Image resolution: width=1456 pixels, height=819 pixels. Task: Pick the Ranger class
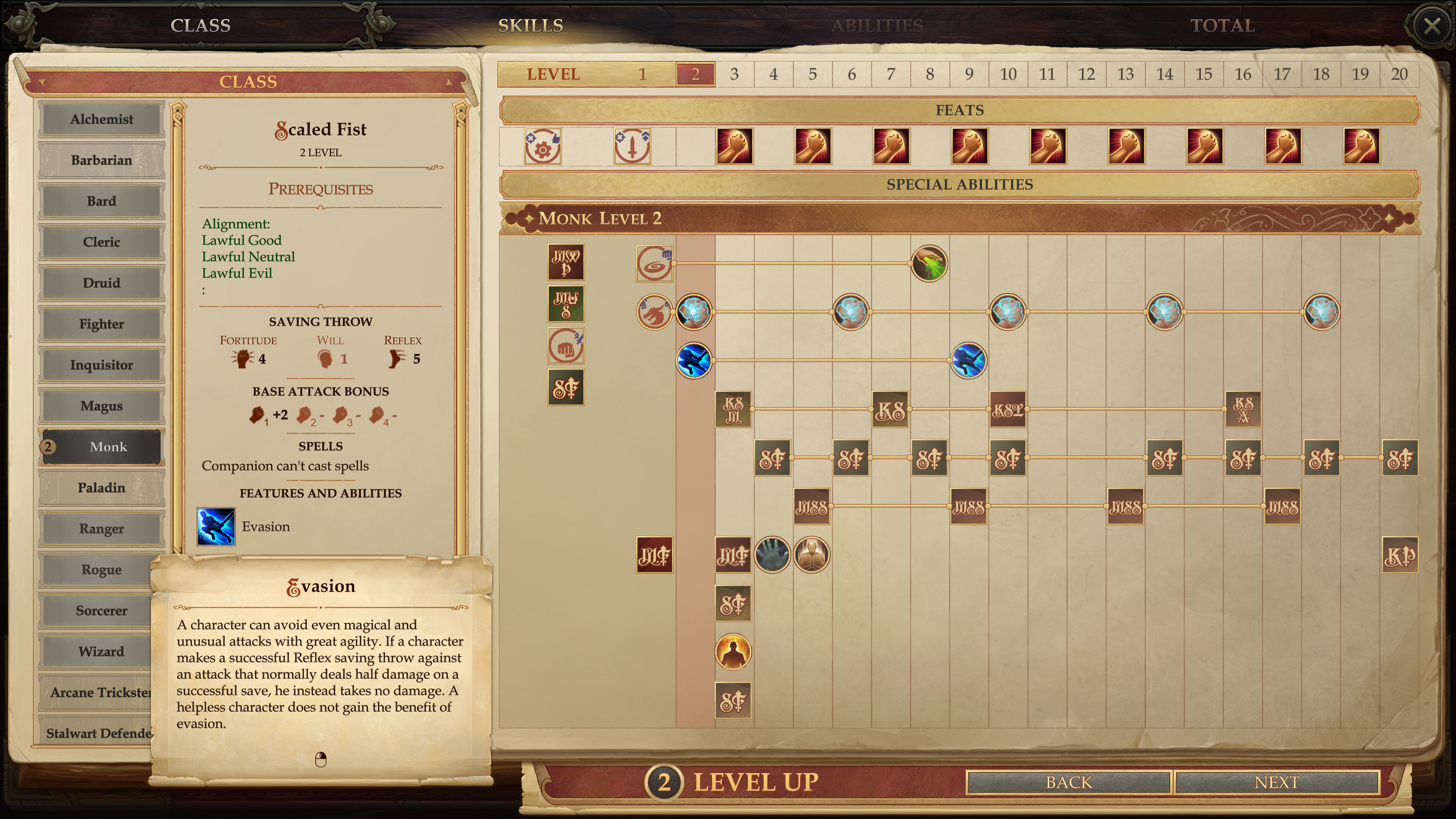pyautogui.click(x=102, y=529)
